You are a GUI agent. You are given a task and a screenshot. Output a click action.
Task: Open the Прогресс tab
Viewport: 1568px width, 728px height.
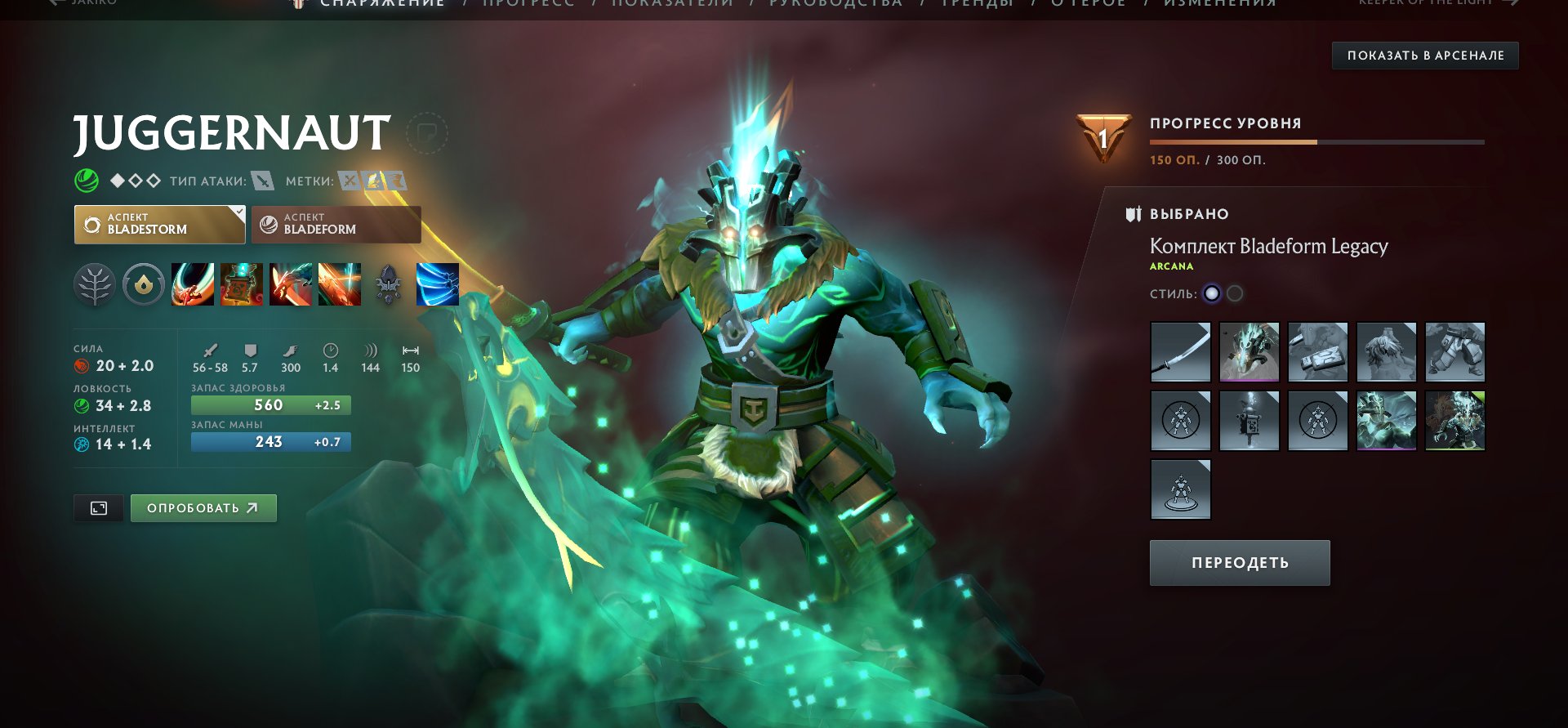527,4
